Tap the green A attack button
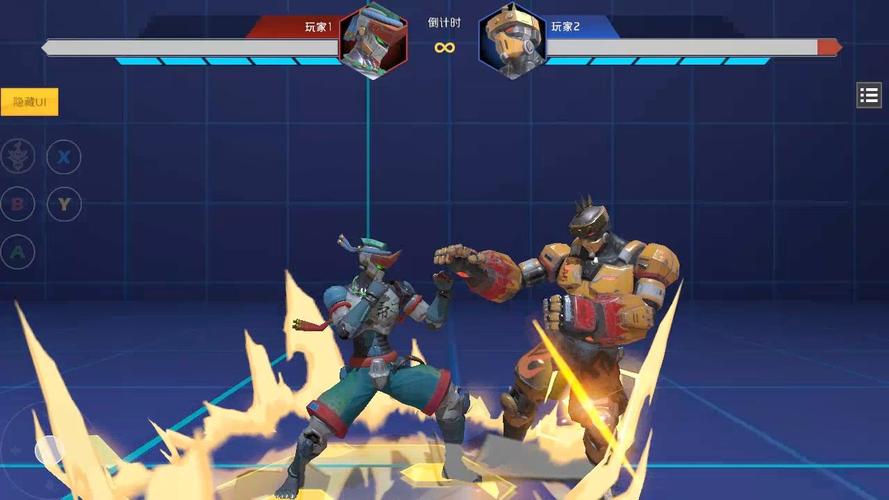889x500 pixels. (x=17, y=251)
